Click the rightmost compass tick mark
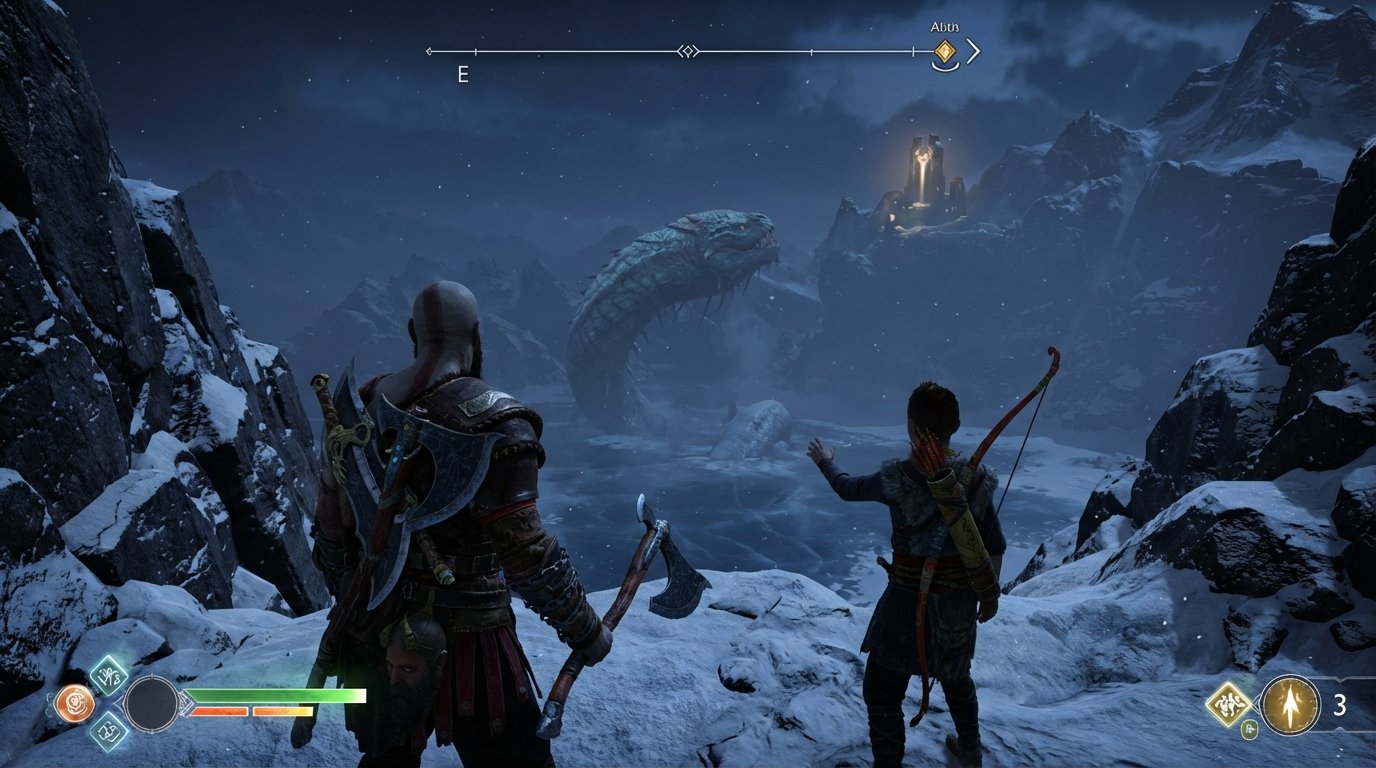The image size is (1376, 768). coord(913,50)
